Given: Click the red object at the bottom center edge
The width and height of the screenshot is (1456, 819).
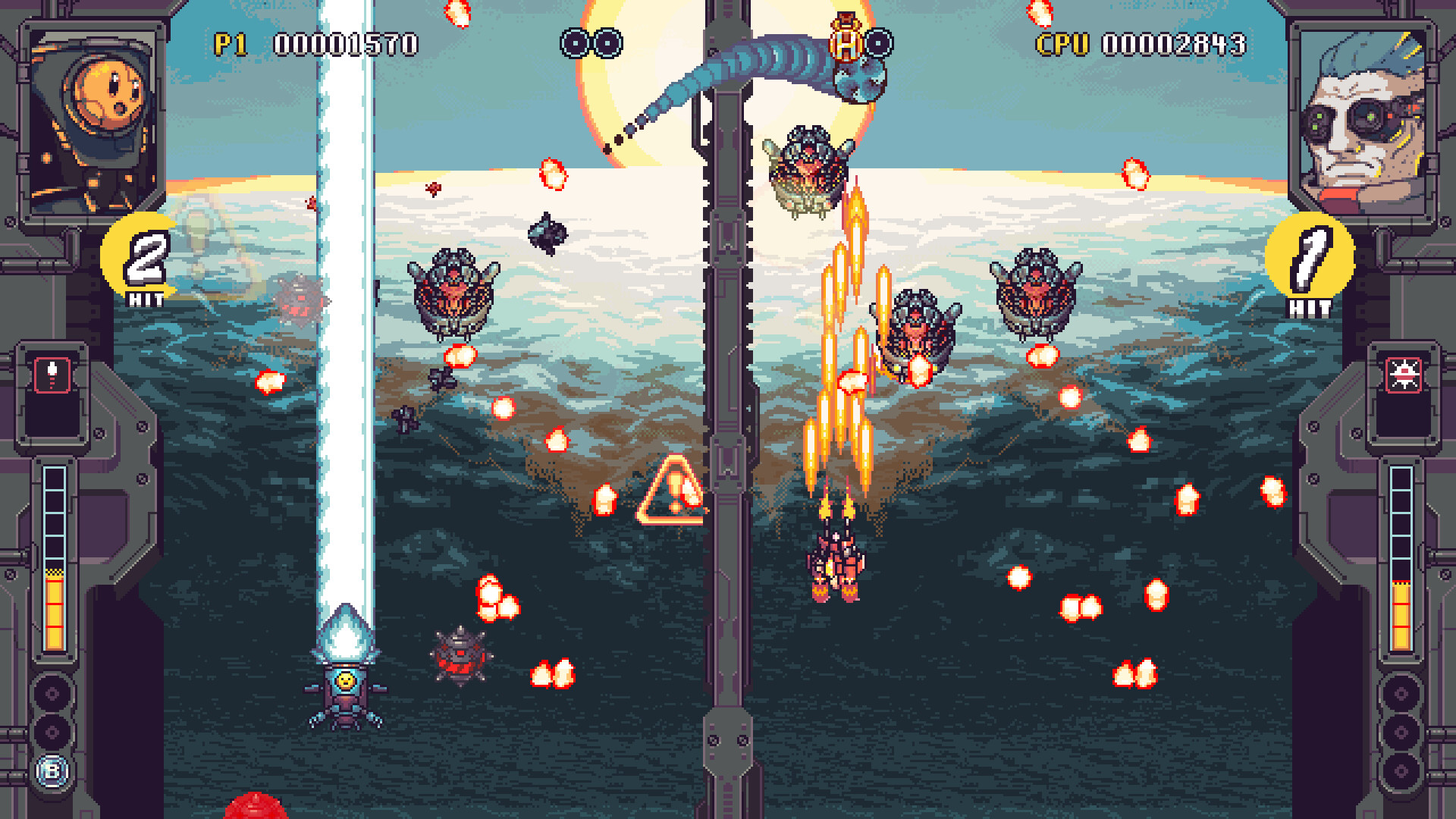Looking at the screenshot, I should (254, 808).
